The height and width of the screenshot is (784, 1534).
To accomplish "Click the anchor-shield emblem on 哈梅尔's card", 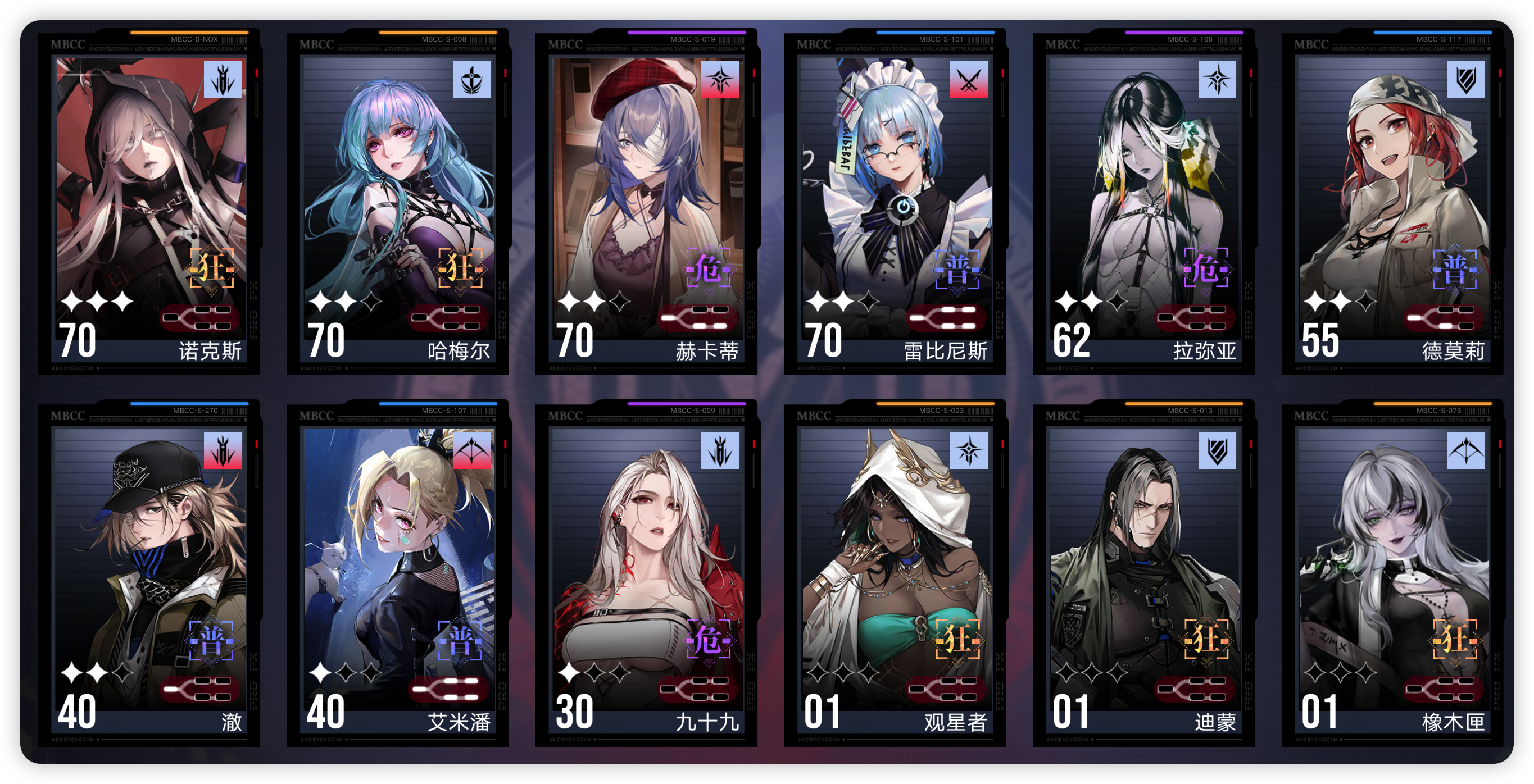I will point(471,80).
